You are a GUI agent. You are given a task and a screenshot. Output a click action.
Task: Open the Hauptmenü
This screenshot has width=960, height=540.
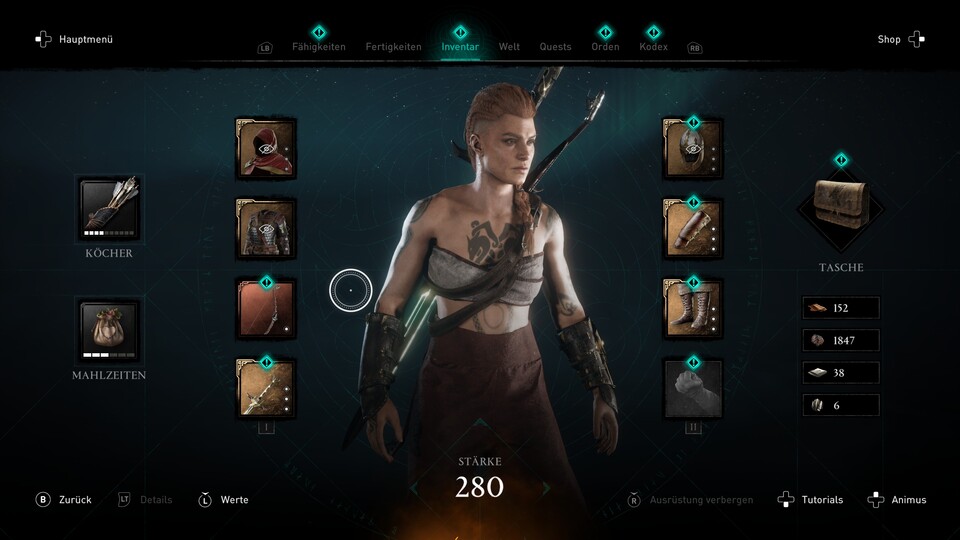click(x=75, y=39)
